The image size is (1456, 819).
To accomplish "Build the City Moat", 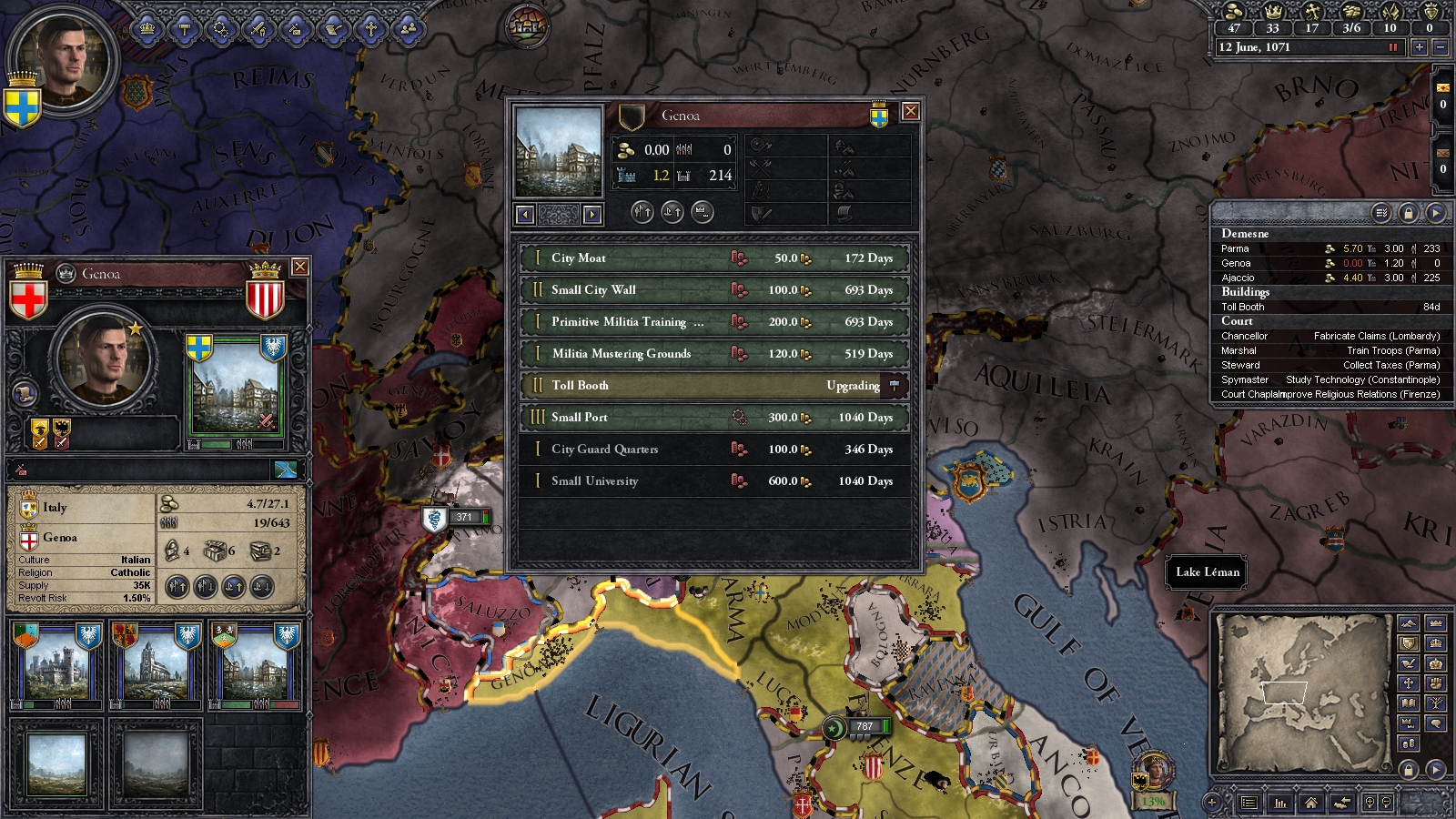I will [714, 258].
